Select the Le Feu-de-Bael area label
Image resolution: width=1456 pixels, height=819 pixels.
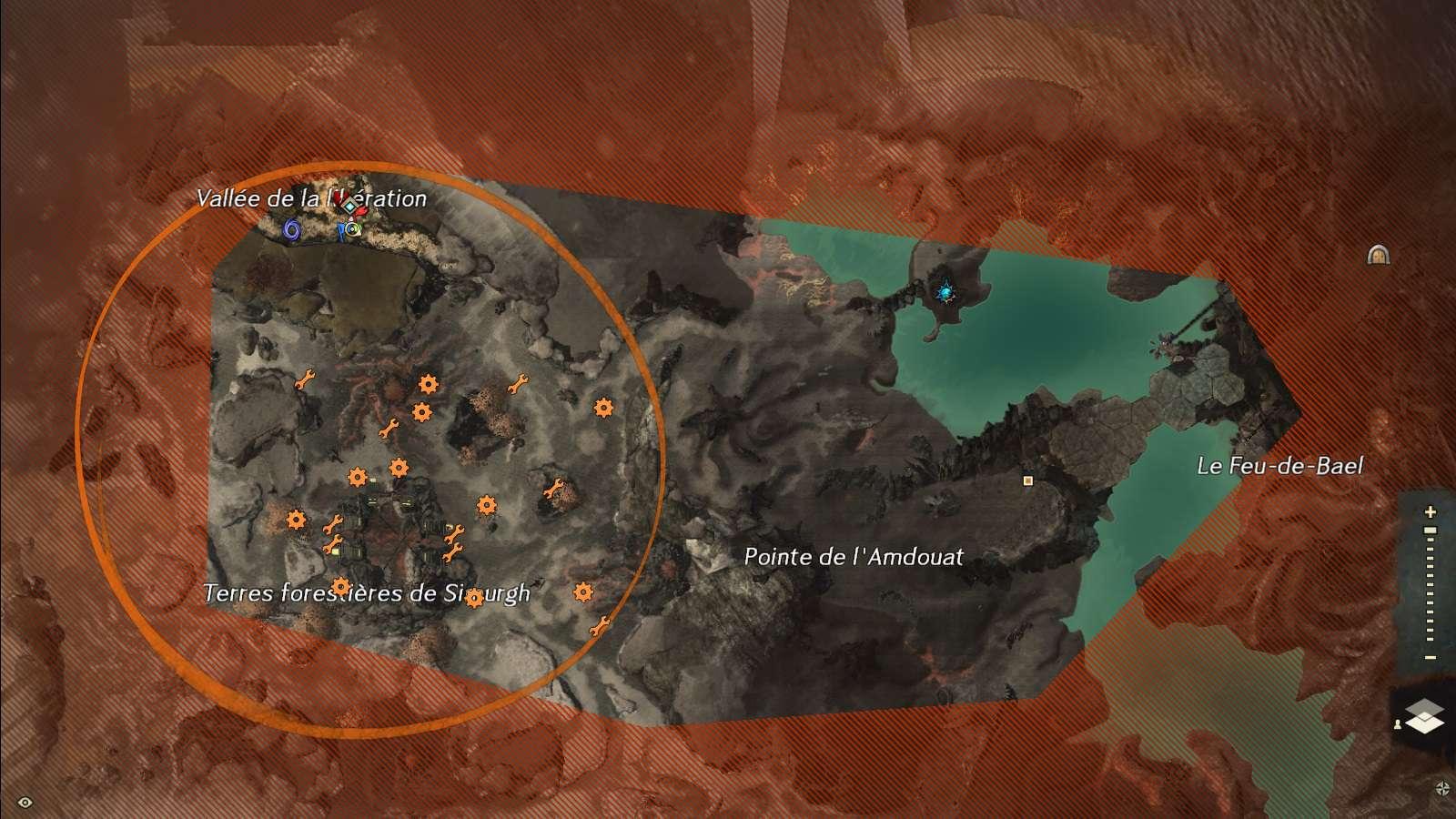pos(1279,466)
